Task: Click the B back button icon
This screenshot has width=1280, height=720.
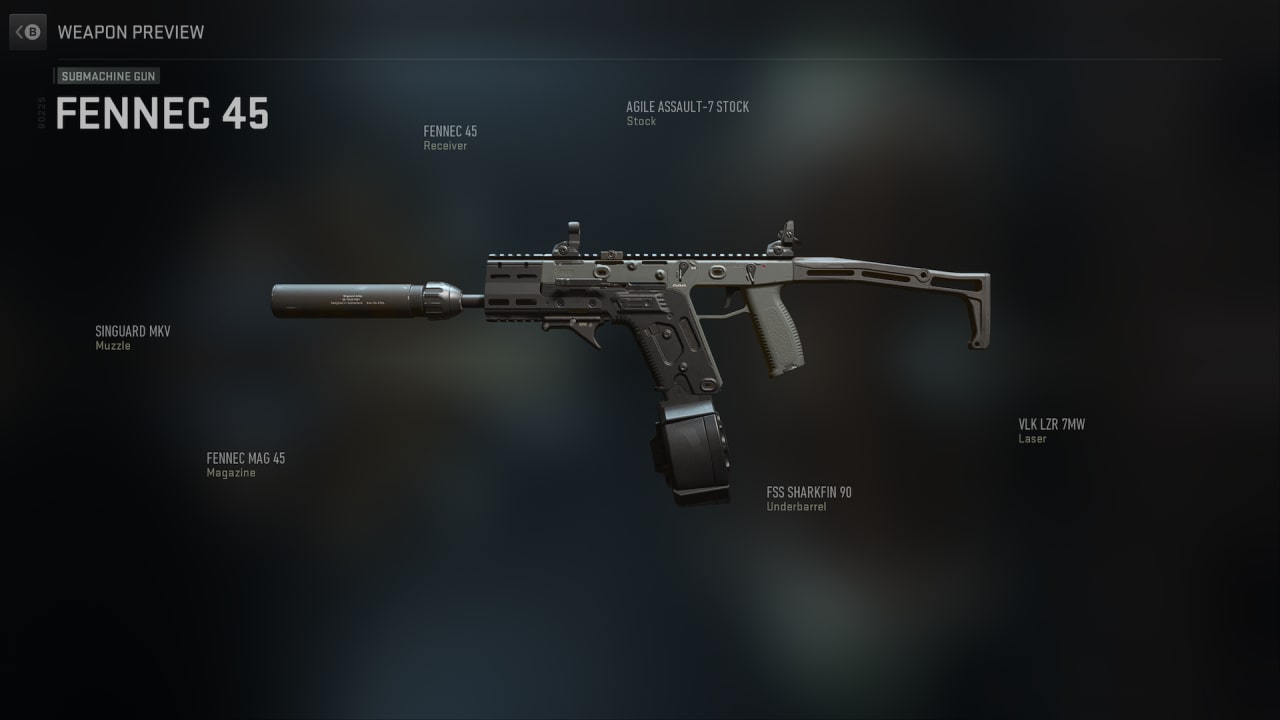Action: coord(28,31)
